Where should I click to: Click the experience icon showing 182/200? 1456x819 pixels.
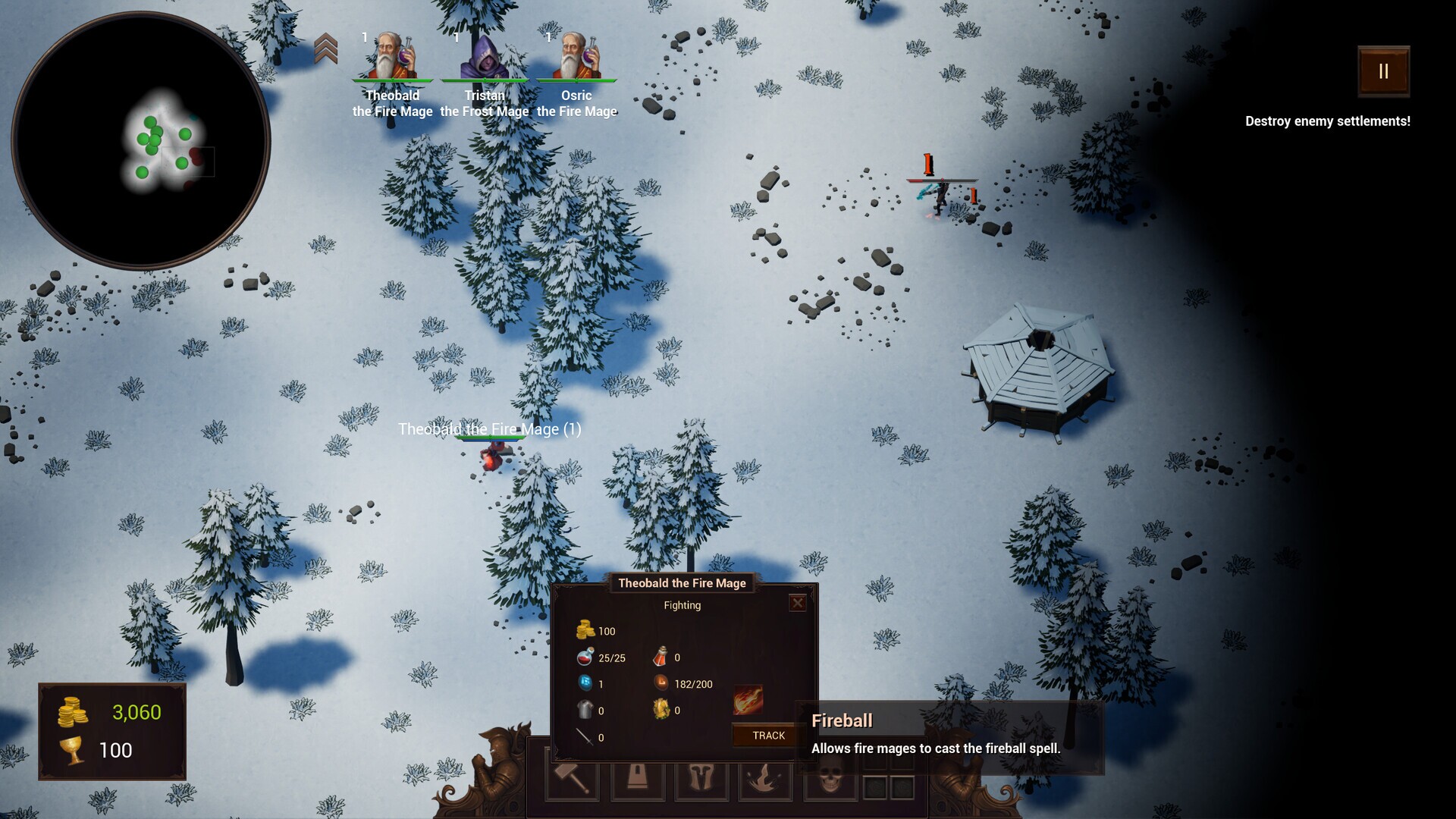(x=661, y=684)
